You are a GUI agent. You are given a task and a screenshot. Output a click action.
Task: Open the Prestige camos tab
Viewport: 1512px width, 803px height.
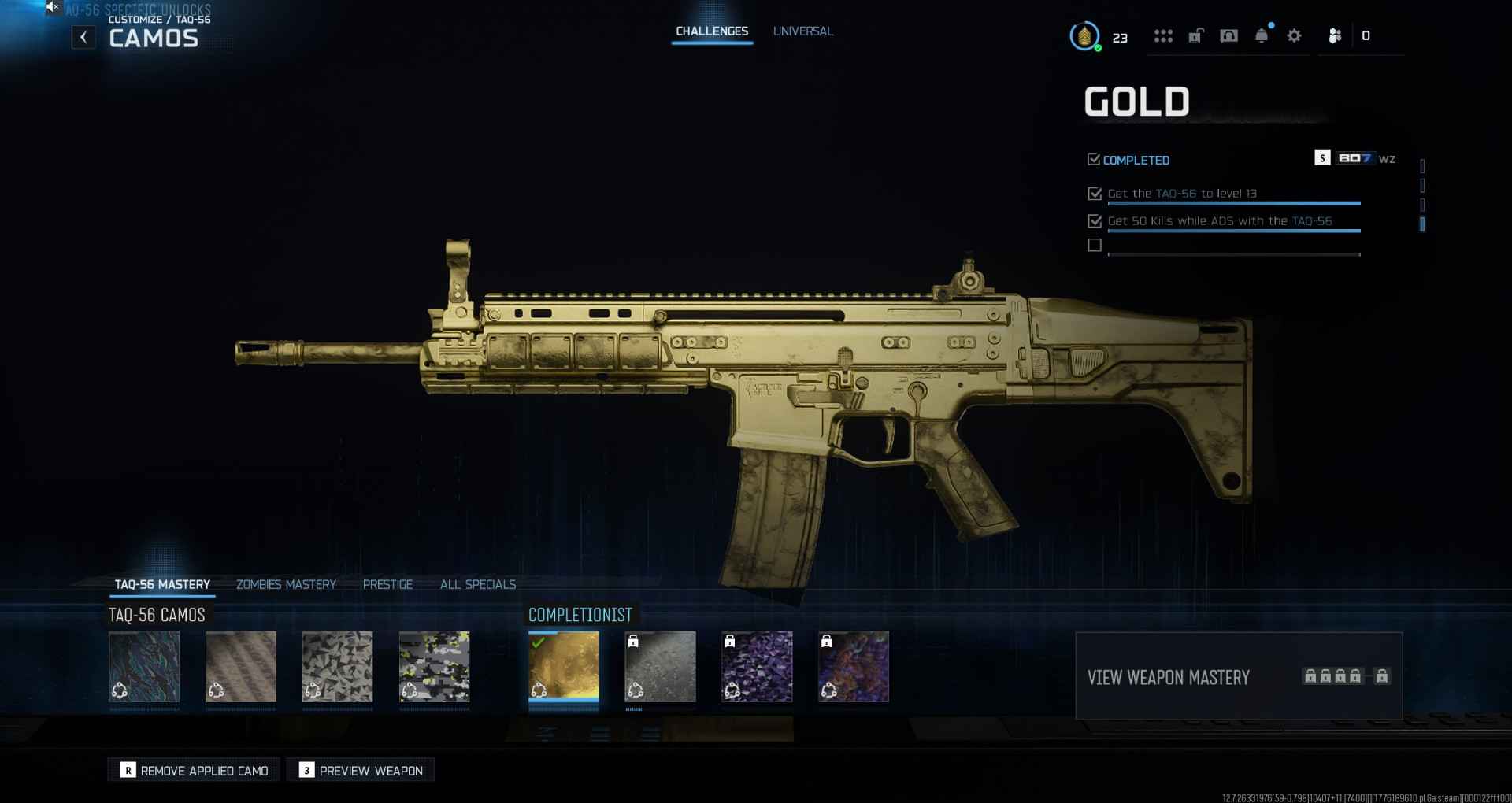pos(387,584)
